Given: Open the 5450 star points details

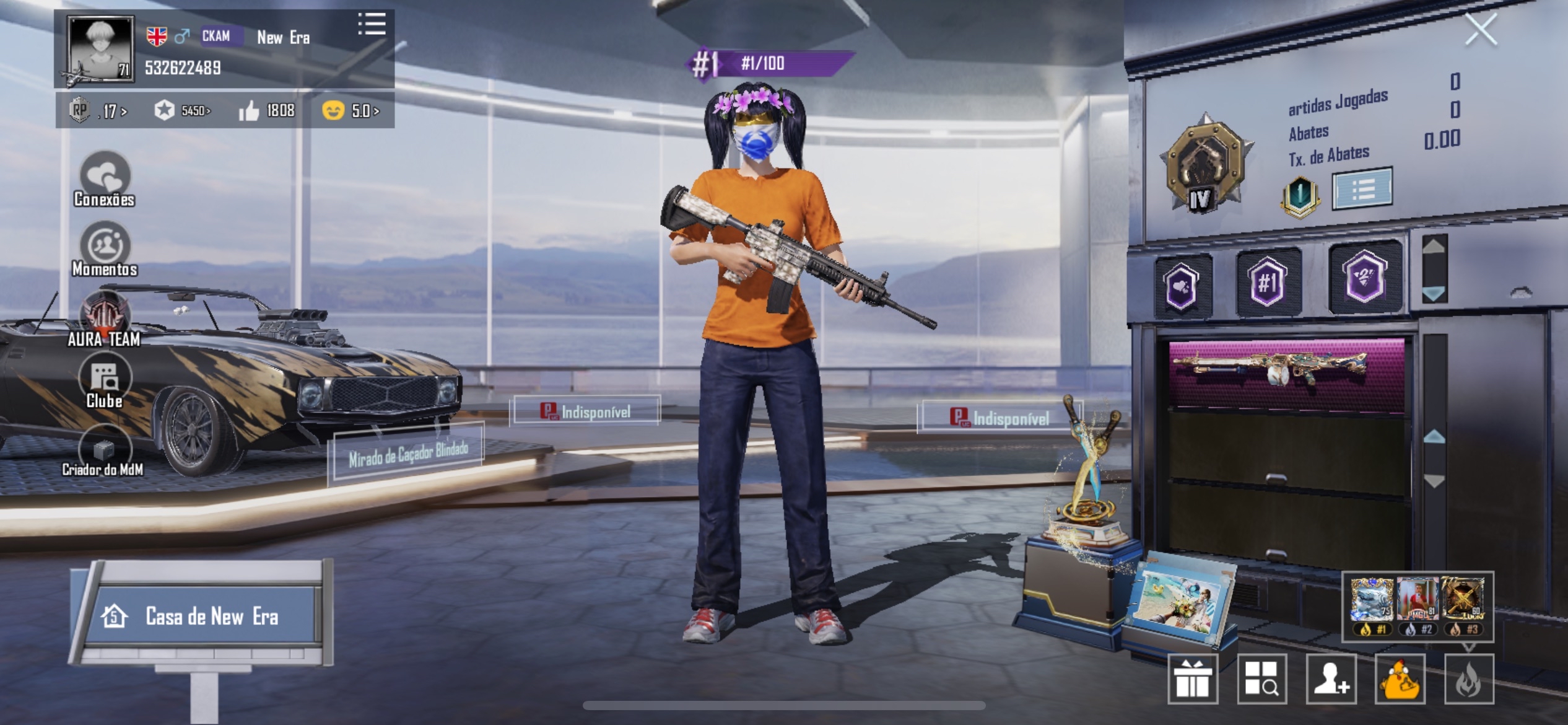Looking at the screenshot, I should (183, 111).
